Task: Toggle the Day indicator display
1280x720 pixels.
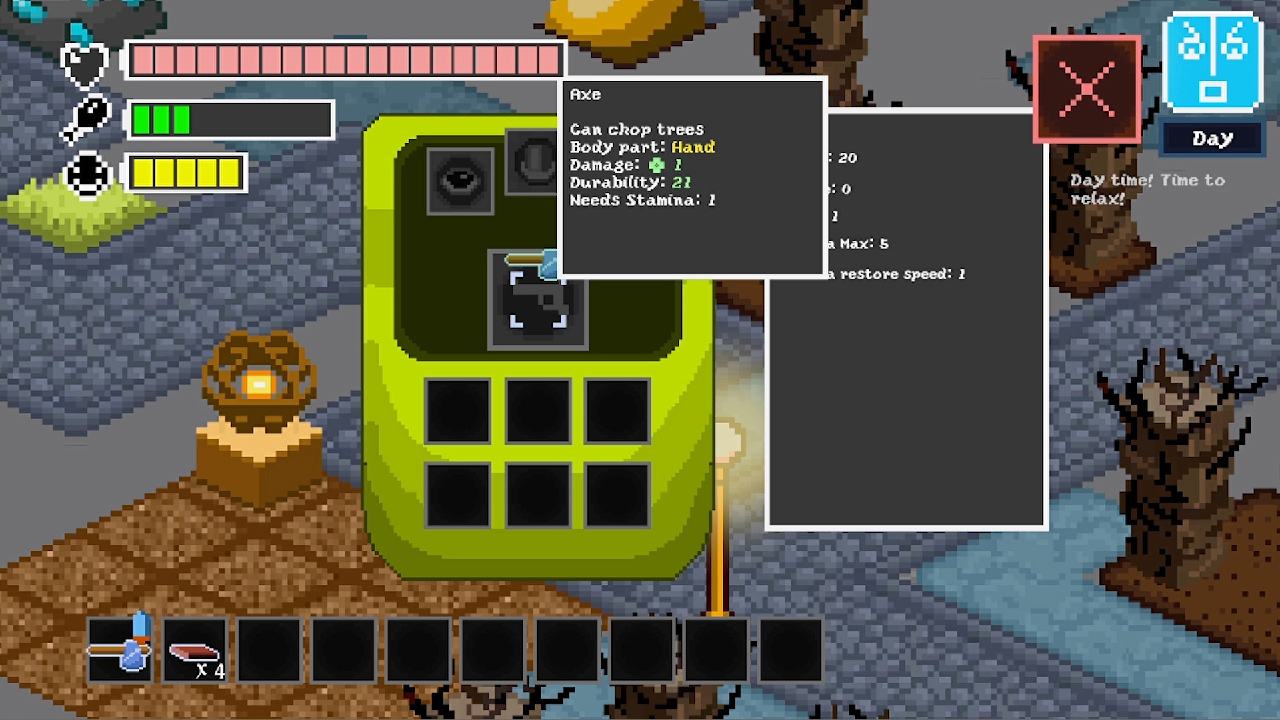Action: point(1211,138)
